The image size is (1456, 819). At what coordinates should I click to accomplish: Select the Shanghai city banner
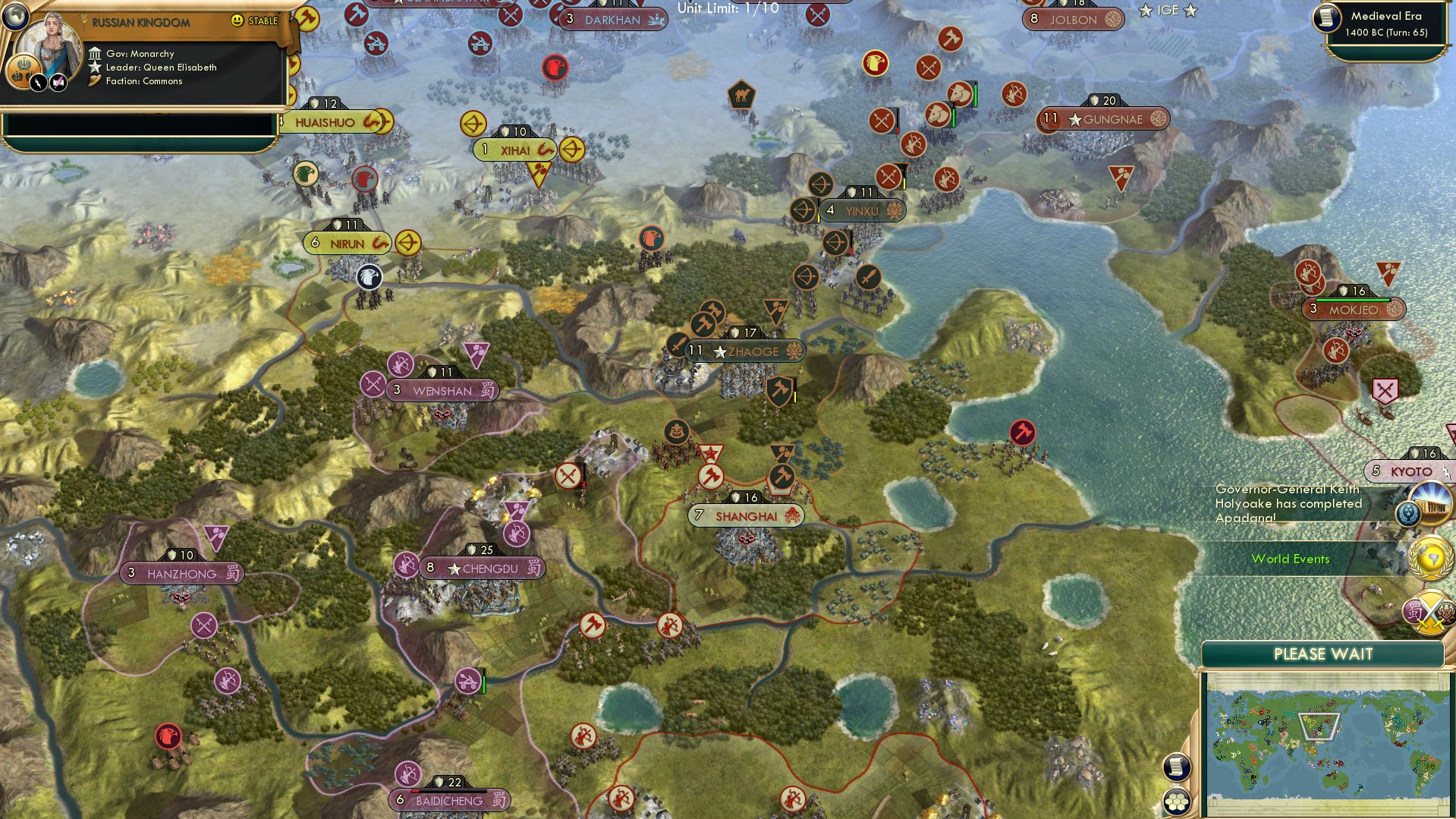[x=742, y=515]
